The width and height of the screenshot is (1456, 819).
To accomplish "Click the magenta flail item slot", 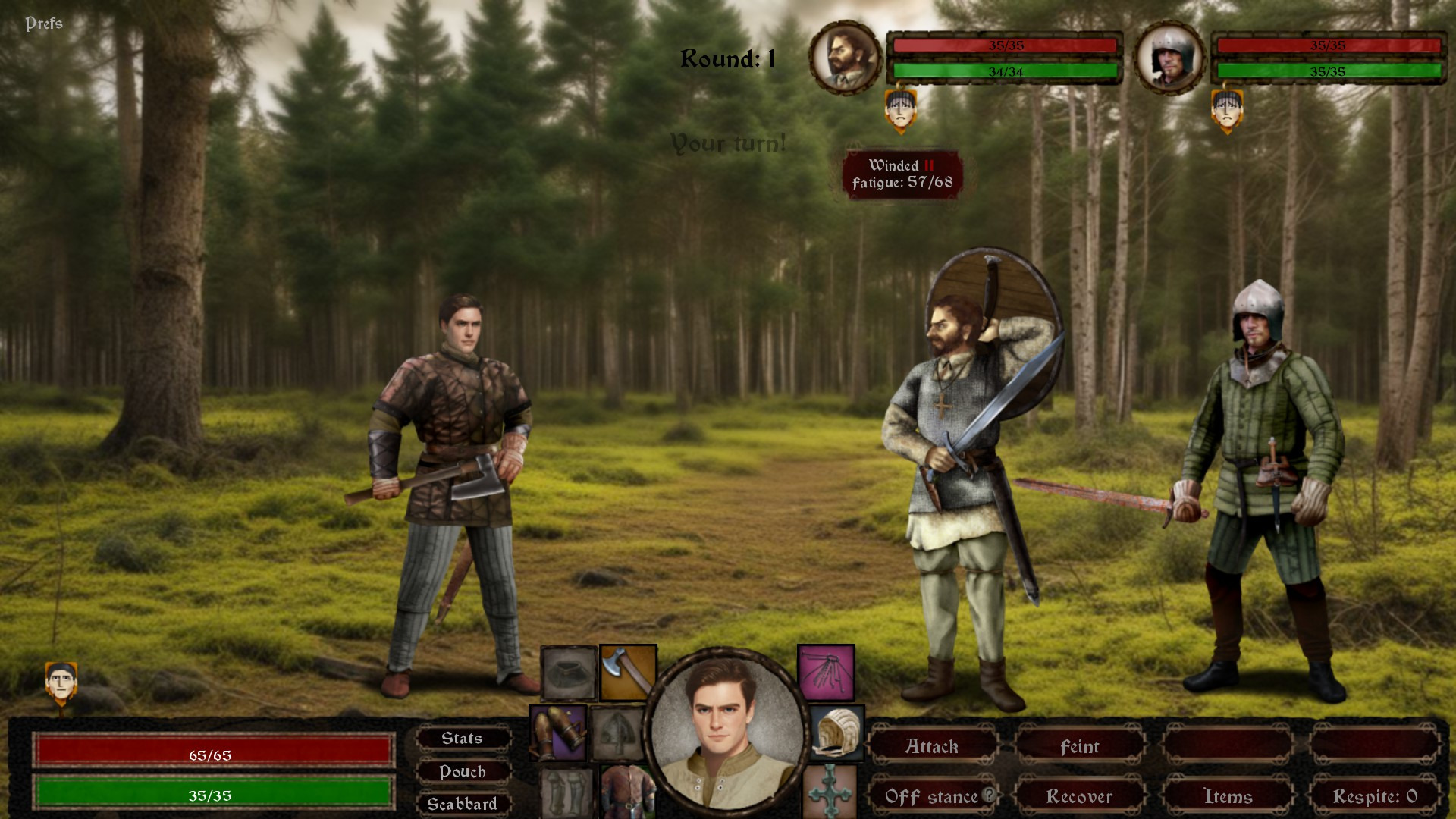I will point(826,672).
